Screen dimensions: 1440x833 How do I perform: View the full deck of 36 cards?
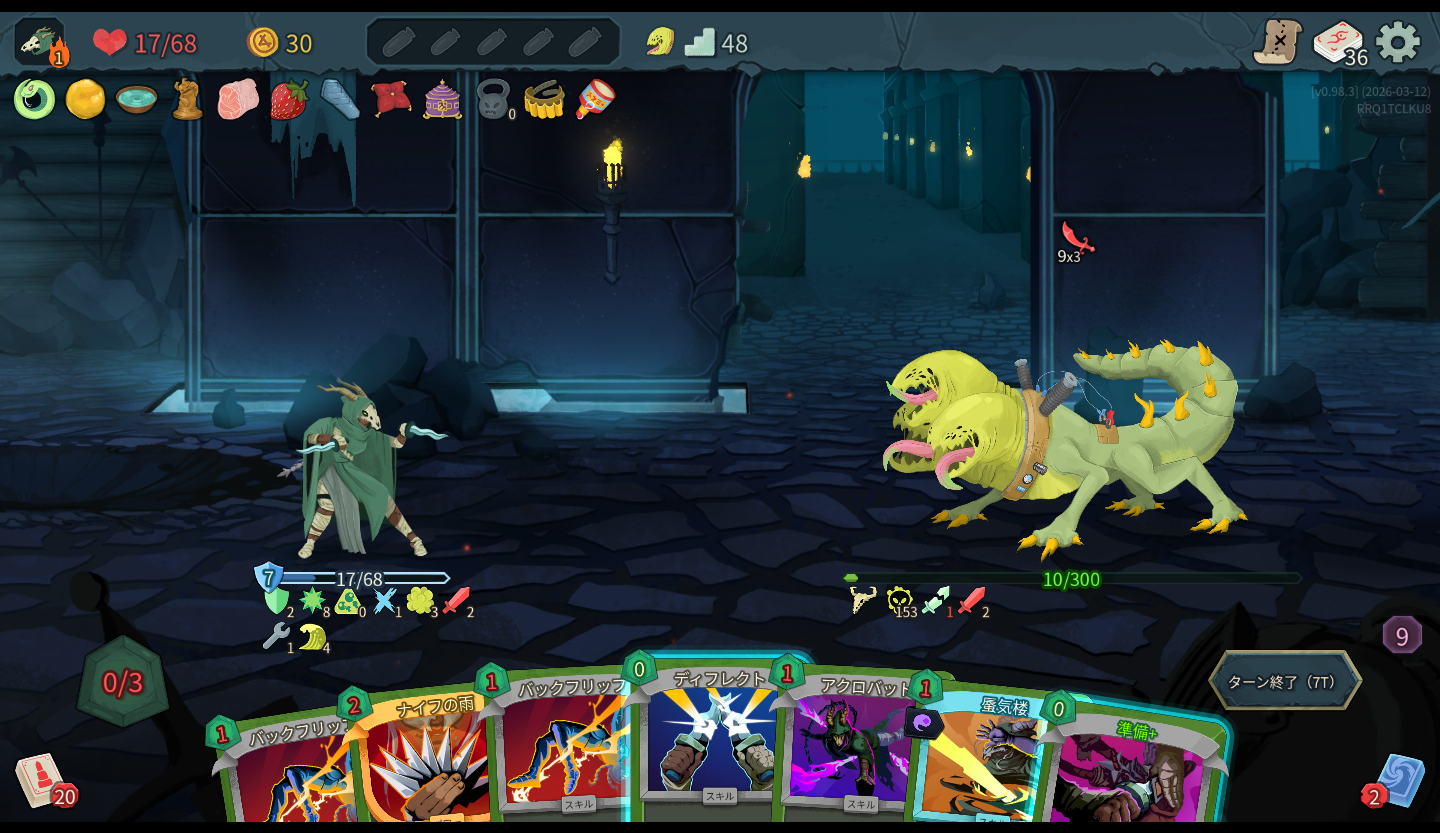tap(1338, 42)
